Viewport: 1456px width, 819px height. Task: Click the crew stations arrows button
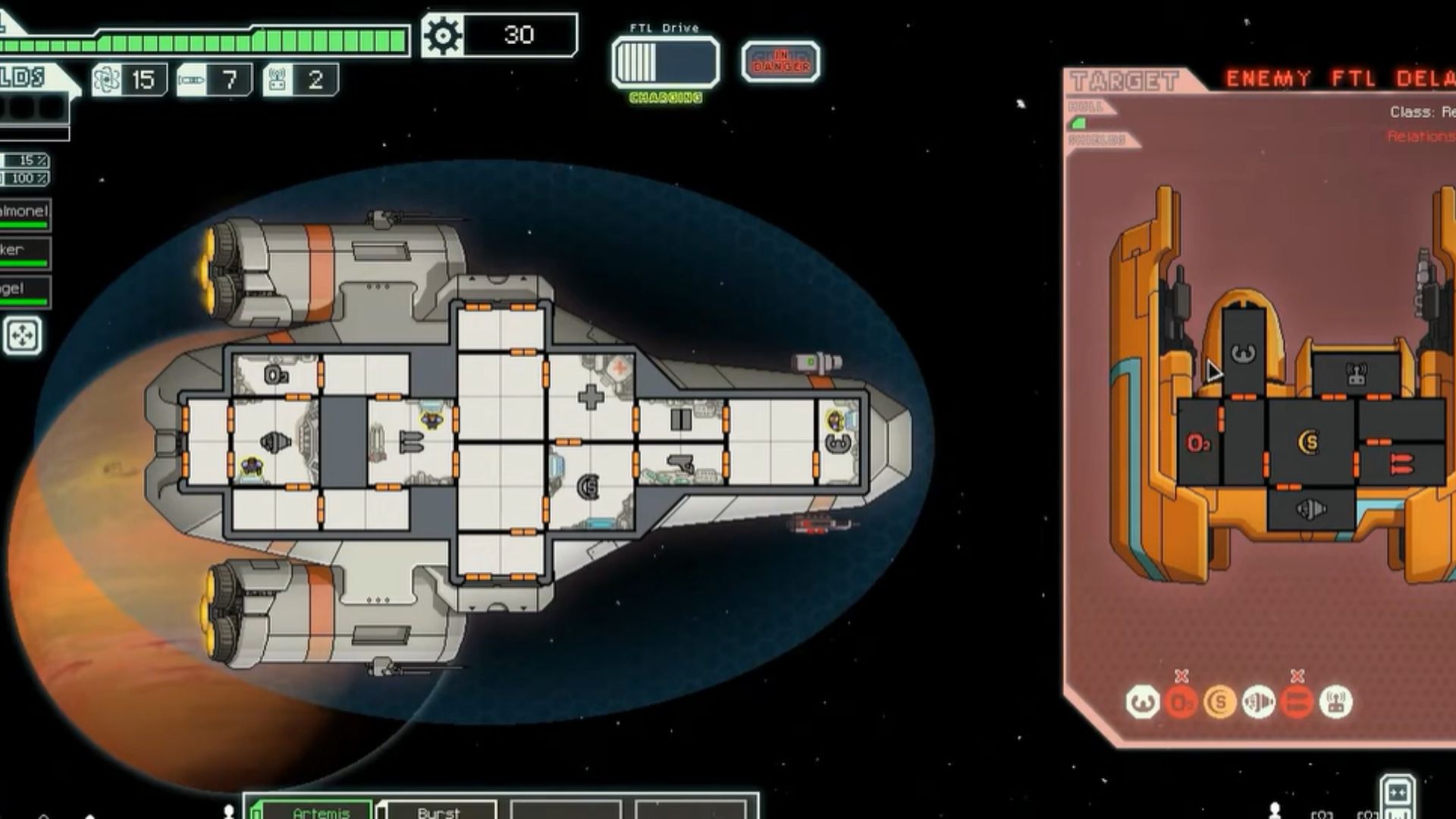point(22,336)
